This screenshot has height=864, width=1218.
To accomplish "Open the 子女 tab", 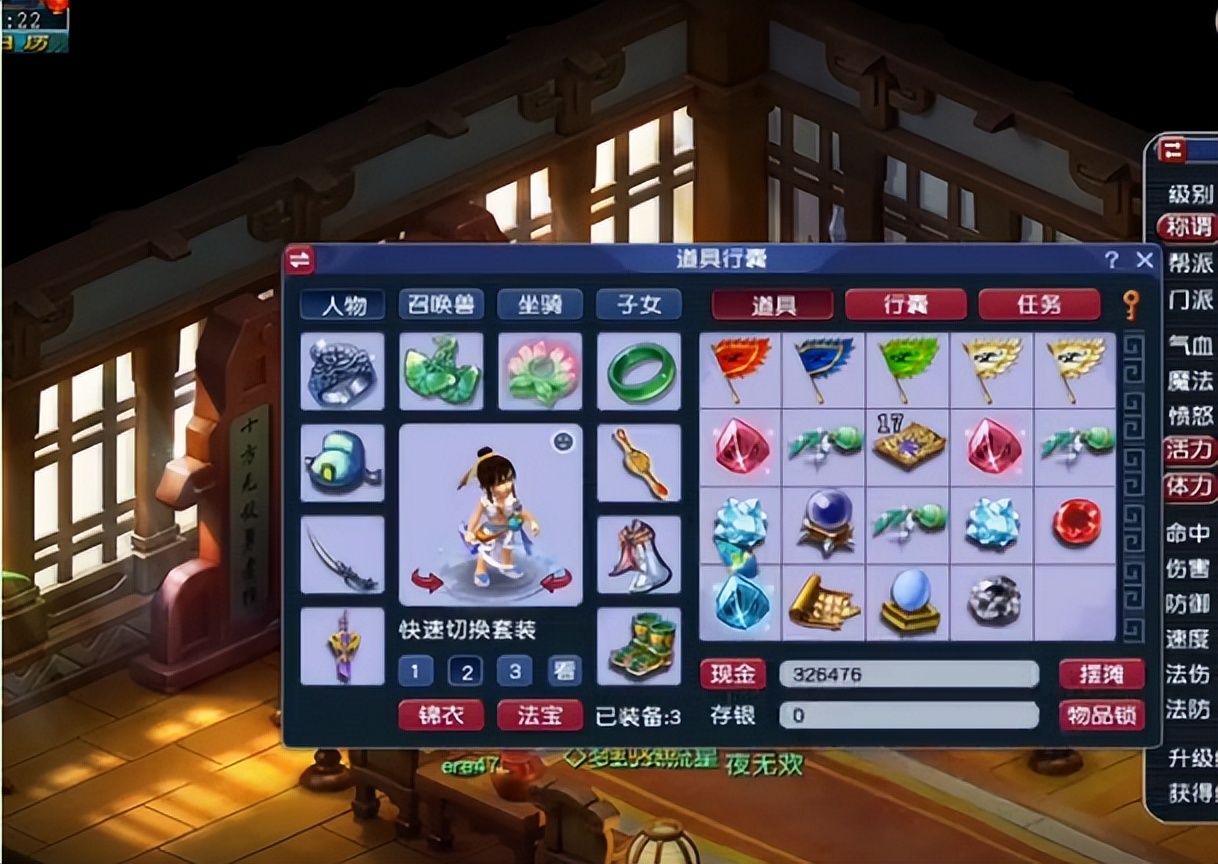I will pyautogui.click(x=638, y=304).
